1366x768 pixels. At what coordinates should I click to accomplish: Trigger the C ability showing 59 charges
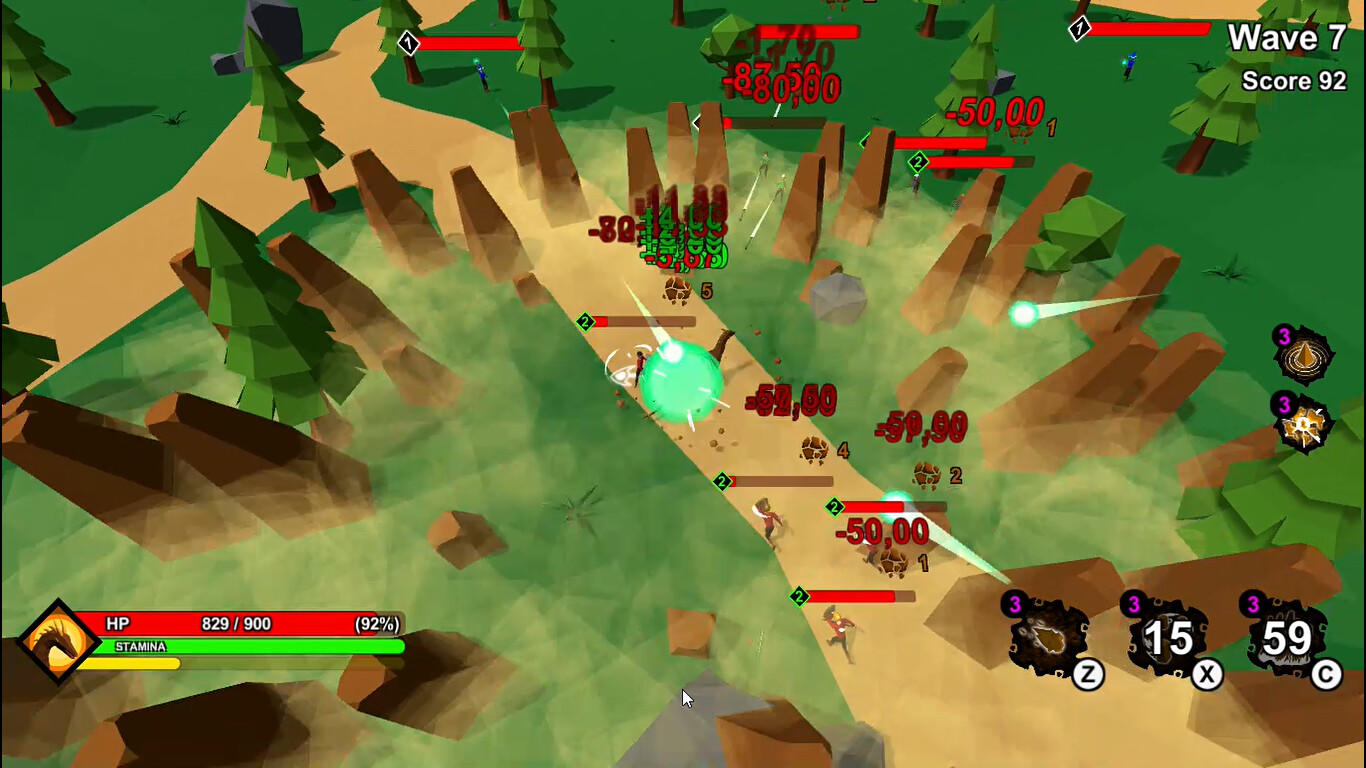(1286, 638)
